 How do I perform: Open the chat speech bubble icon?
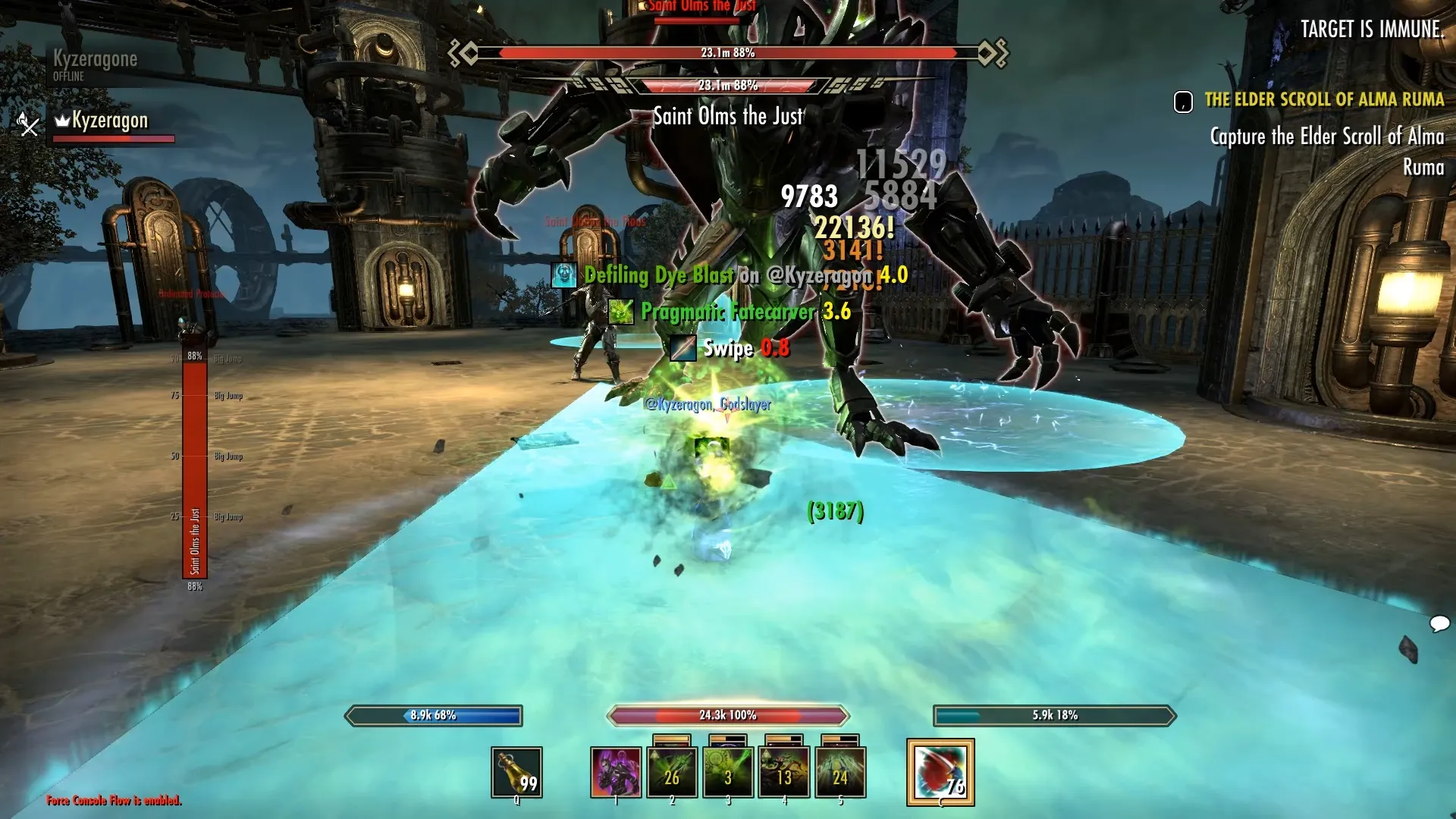(x=1439, y=624)
